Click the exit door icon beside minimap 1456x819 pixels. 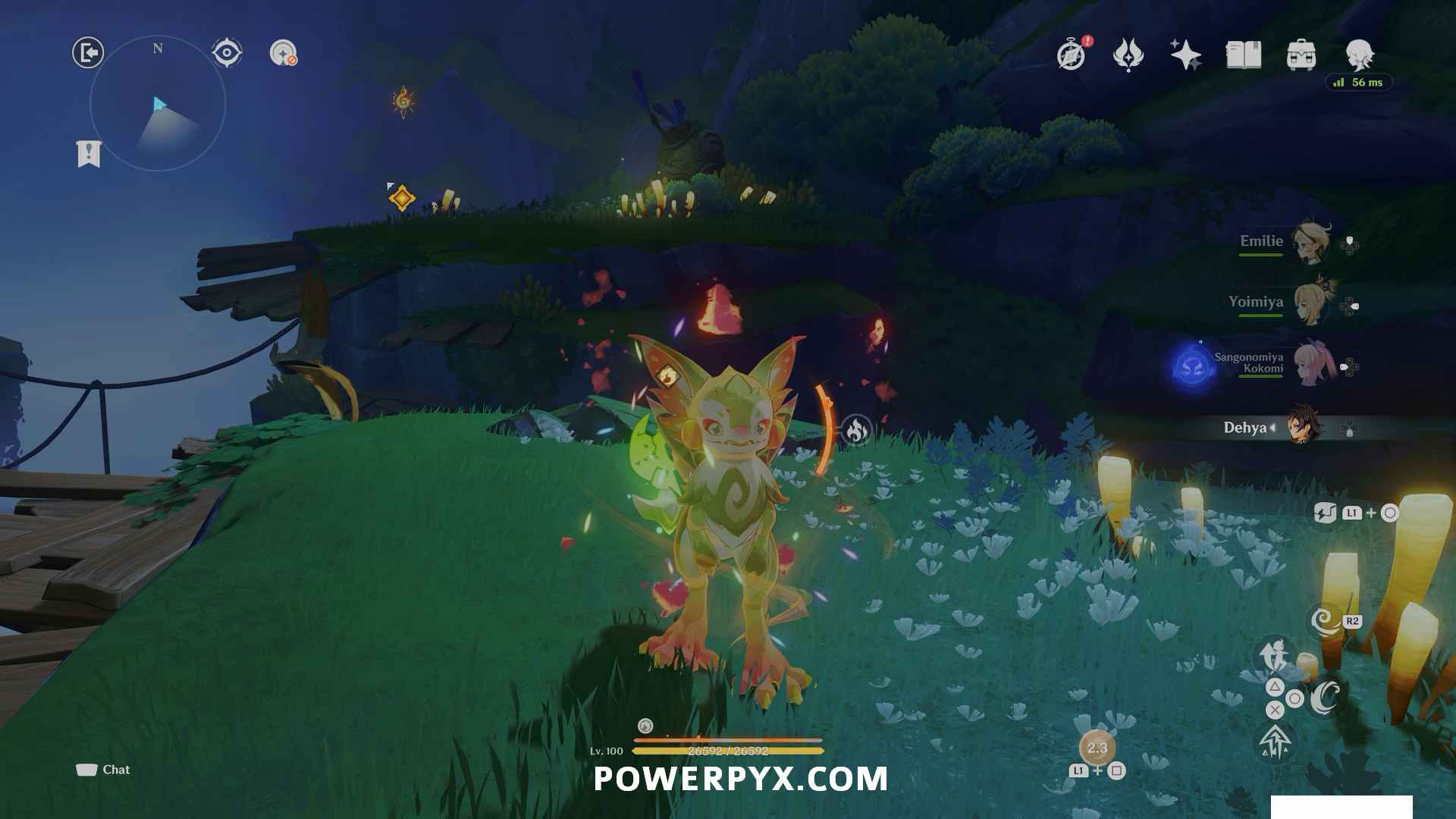[88, 53]
